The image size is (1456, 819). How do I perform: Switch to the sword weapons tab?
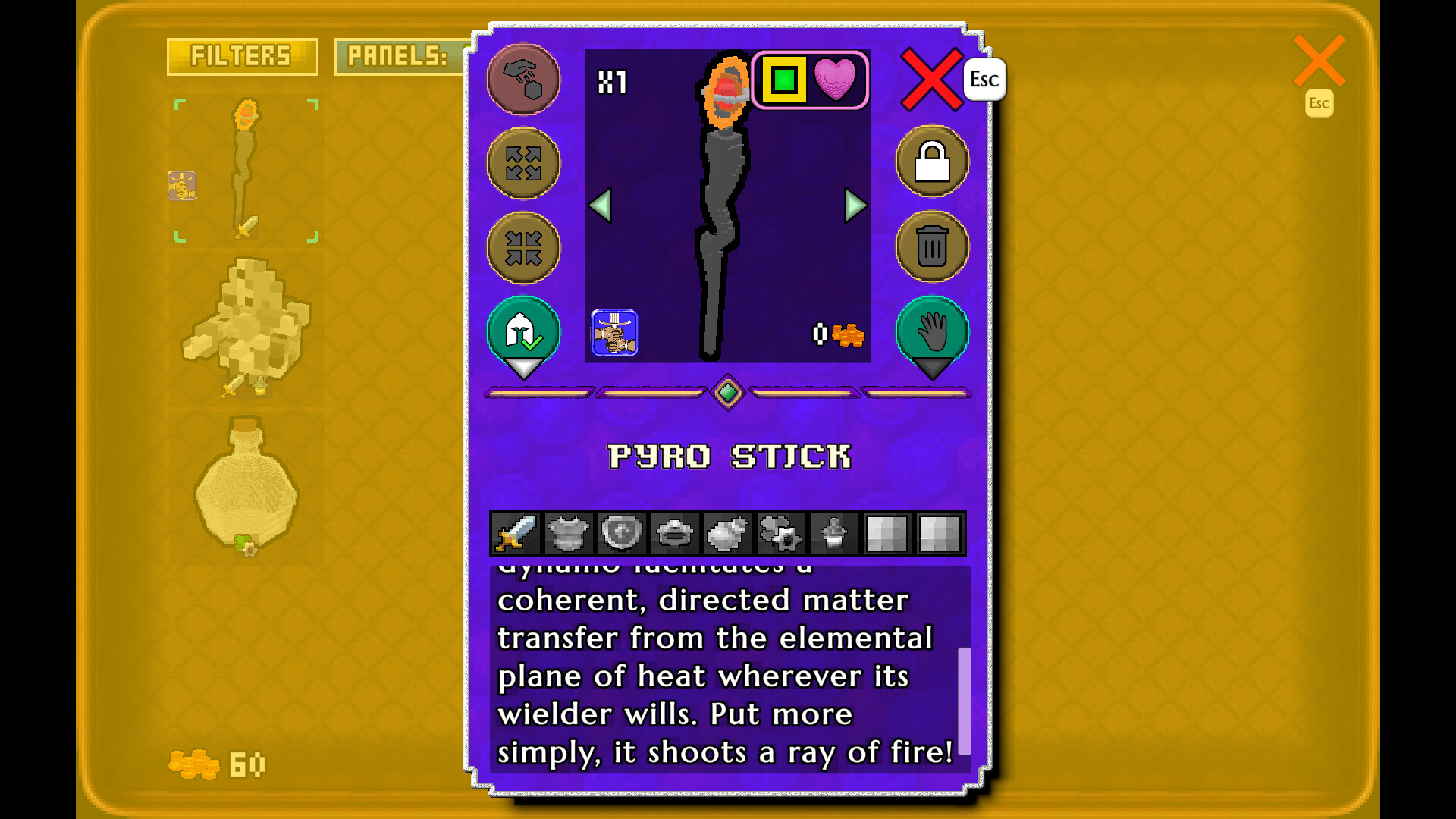514,535
